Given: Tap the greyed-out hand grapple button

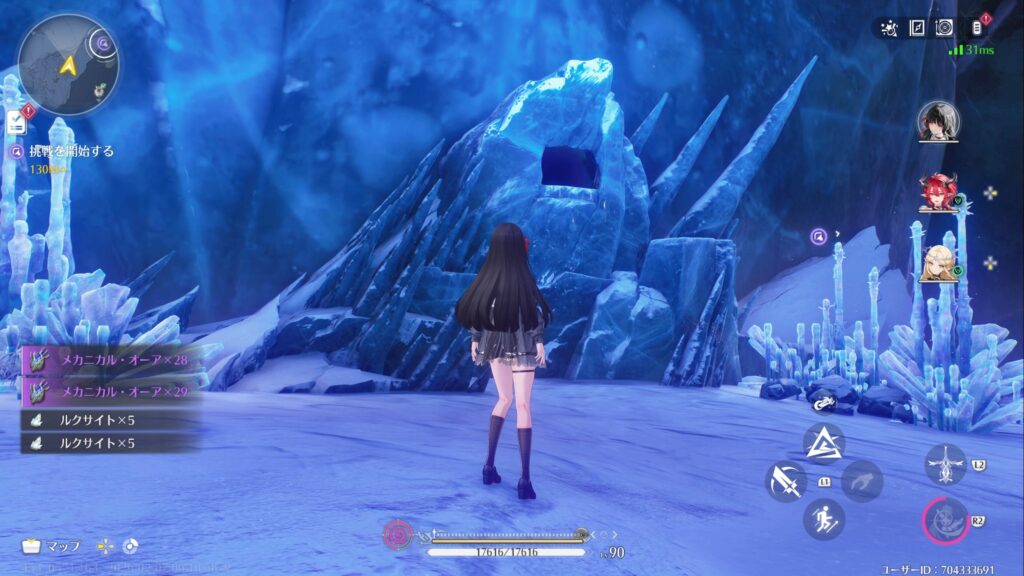Looking at the screenshot, I should (861, 481).
